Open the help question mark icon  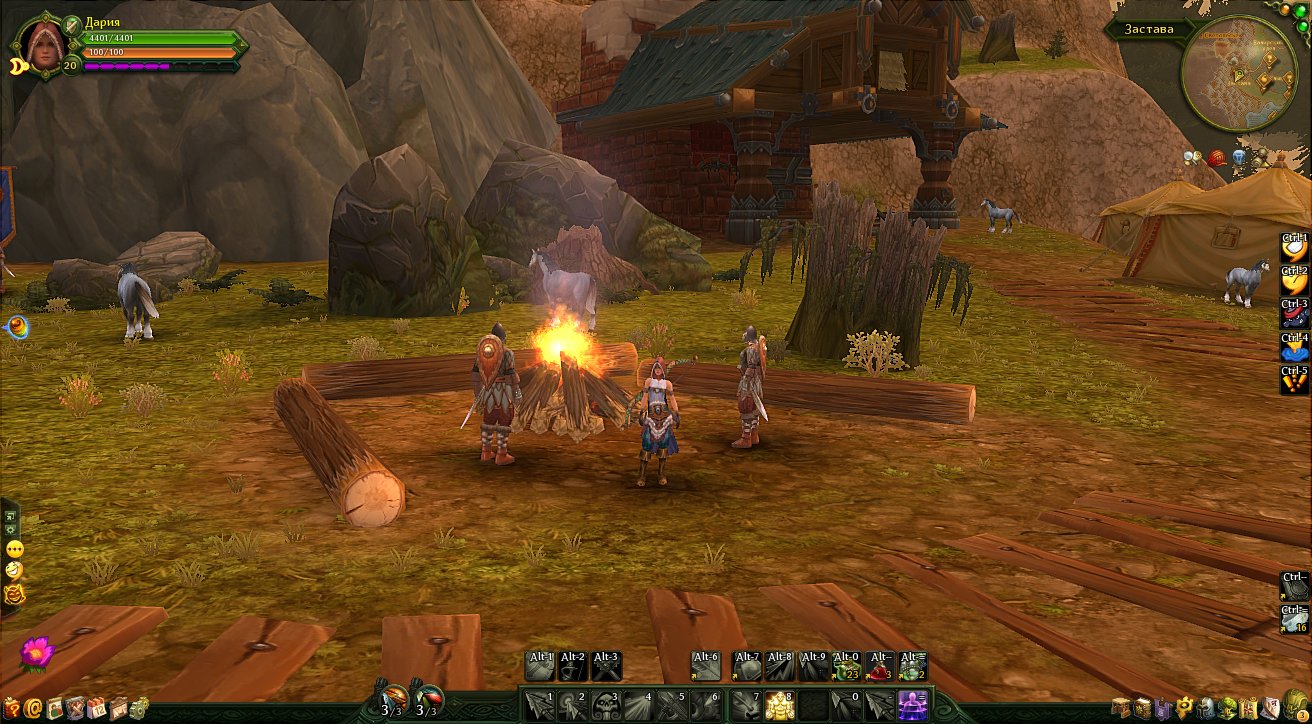13,709
